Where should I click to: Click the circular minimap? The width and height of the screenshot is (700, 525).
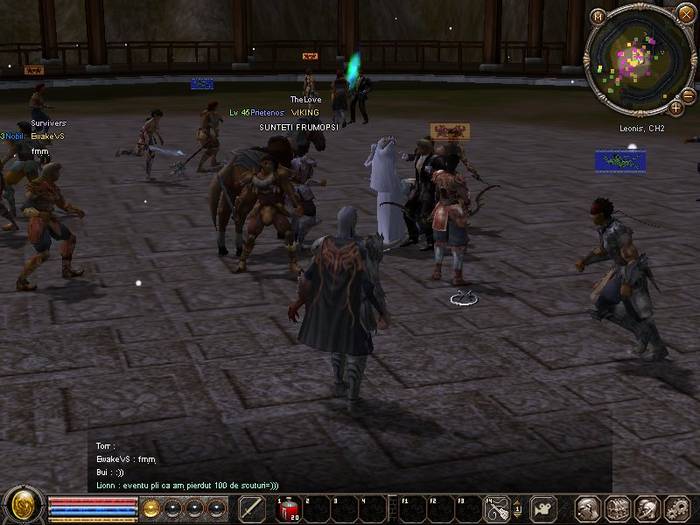[635, 60]
